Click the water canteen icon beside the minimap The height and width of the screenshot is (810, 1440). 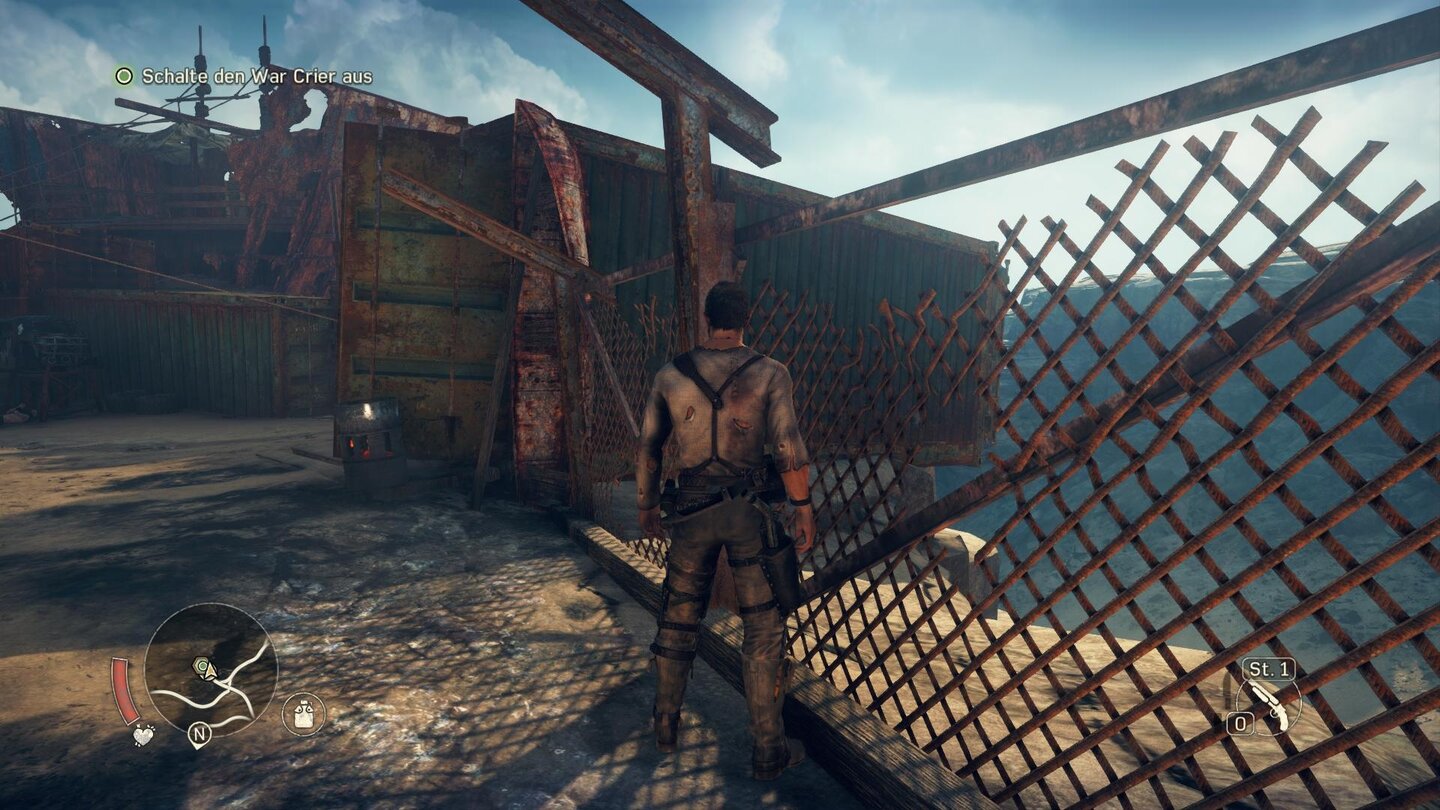[x=303, y=713]
